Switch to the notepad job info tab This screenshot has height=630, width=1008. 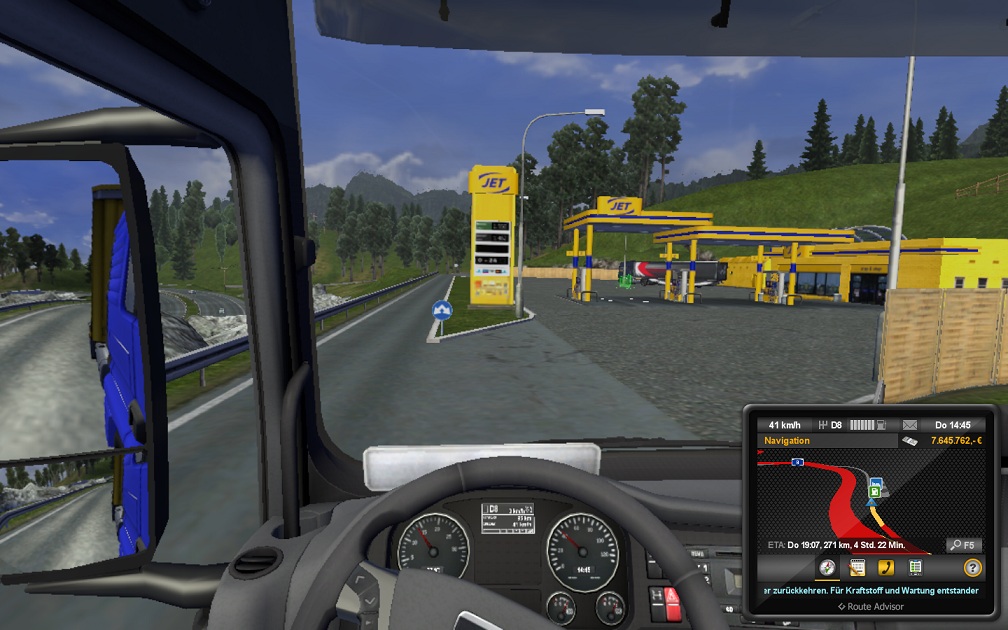[857, 568]
